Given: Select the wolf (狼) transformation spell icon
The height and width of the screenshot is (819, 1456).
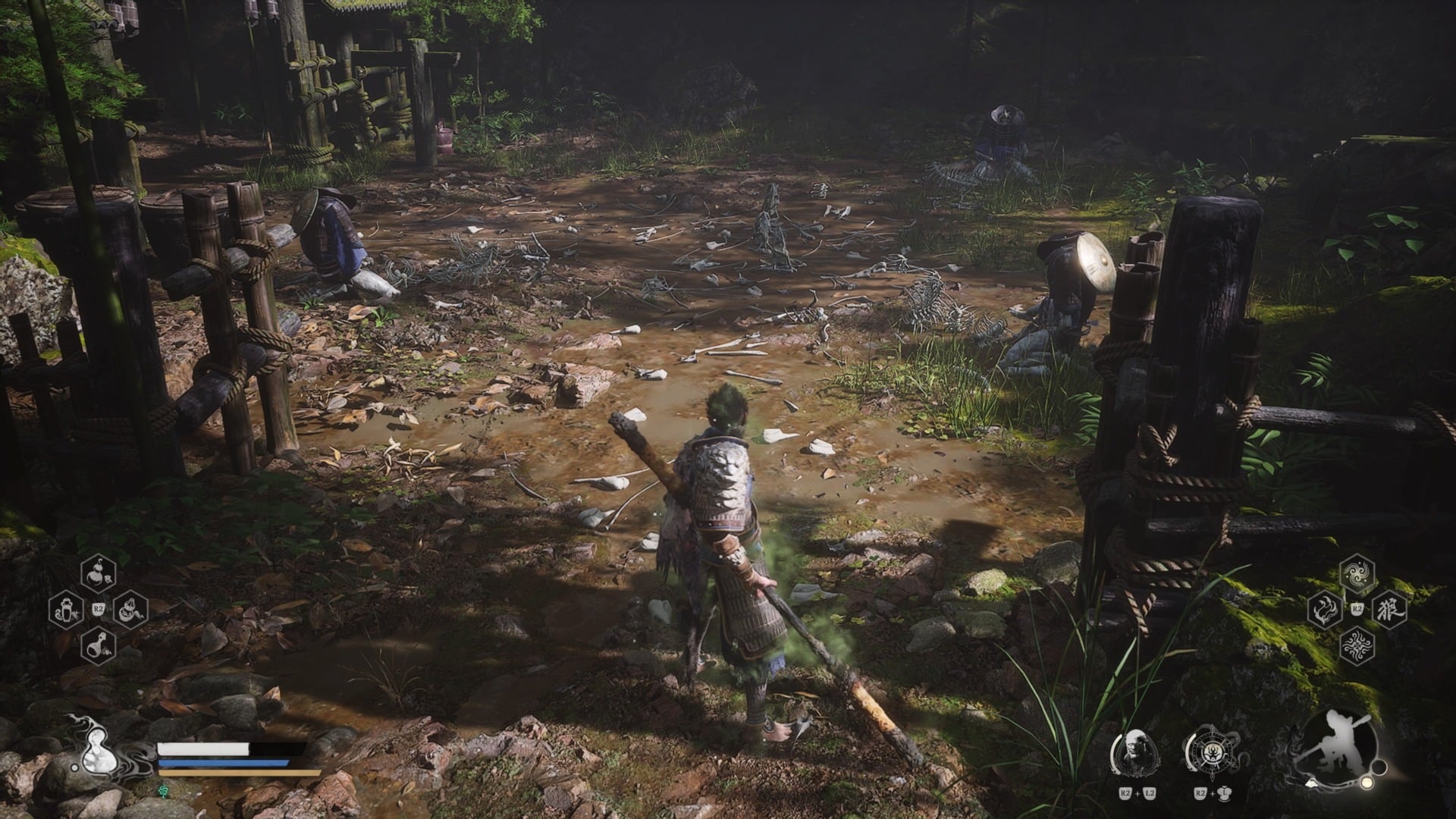Looking at the screenshot, I should pyautogui.click(x=1390, y=609).
